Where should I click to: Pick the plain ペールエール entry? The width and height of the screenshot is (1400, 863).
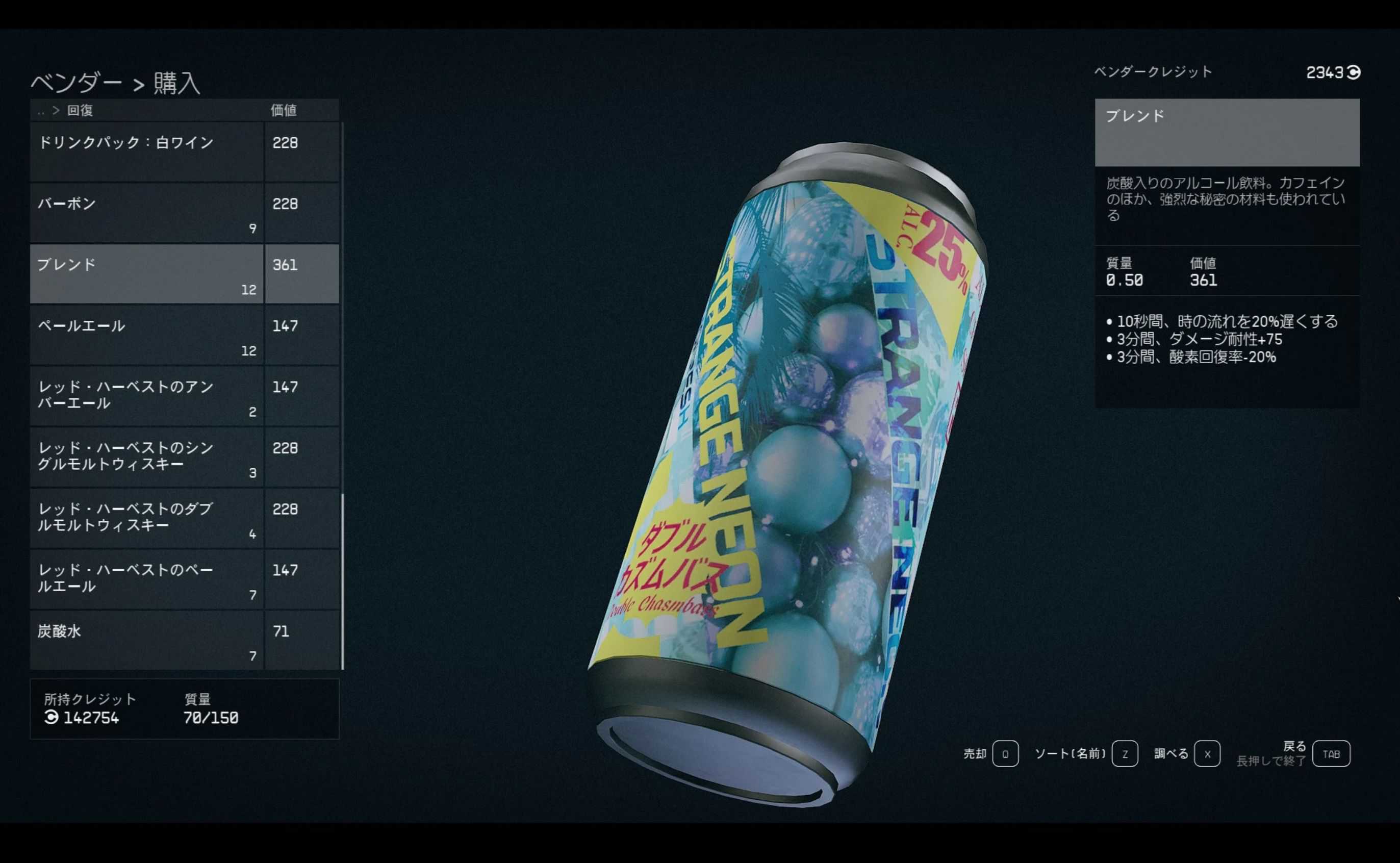point(147,335)
